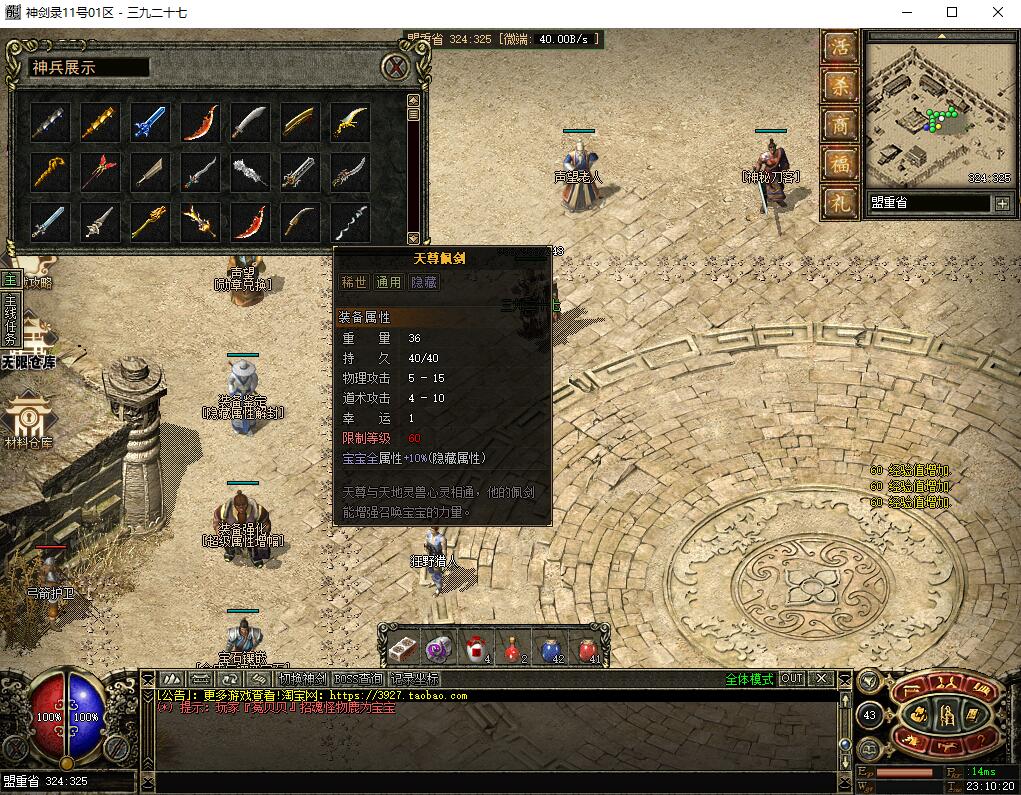Open the 活 side menu button
The width and height of the screenshot is (1021, 795).
(841, 48)
